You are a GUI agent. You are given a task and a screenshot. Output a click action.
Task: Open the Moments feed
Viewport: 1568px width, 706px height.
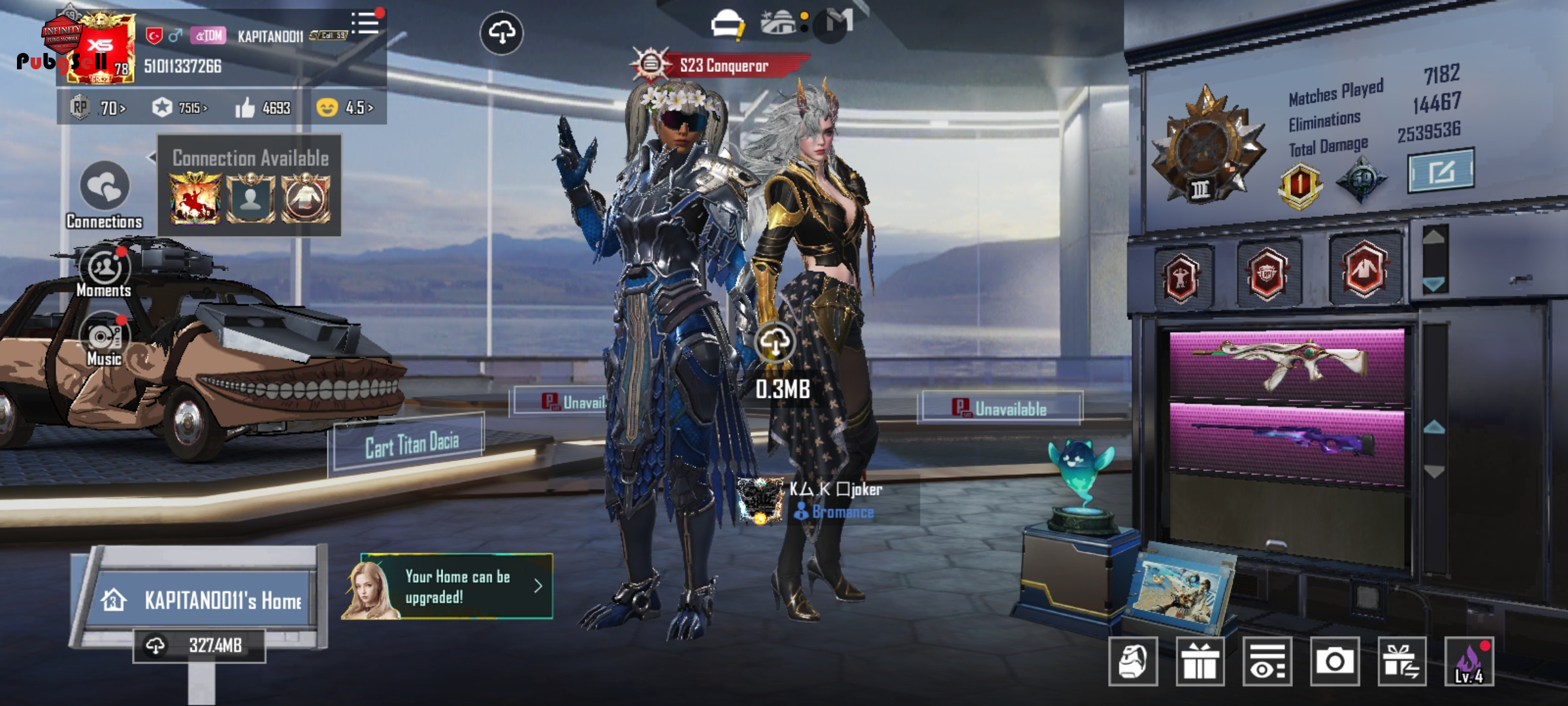point(105,269)
